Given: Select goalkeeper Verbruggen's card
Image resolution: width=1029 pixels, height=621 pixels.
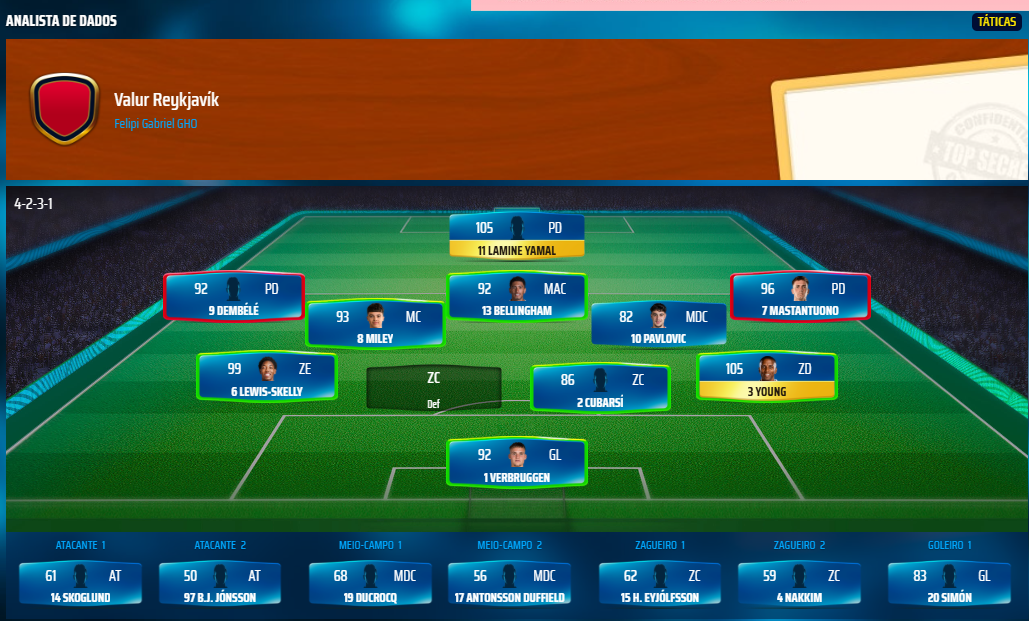Looking at the screenshot, I should coord(516,464).
